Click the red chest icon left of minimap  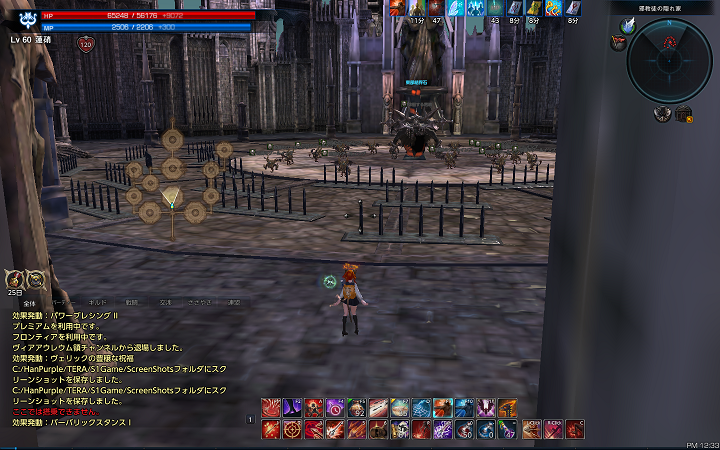click(619, 42)
